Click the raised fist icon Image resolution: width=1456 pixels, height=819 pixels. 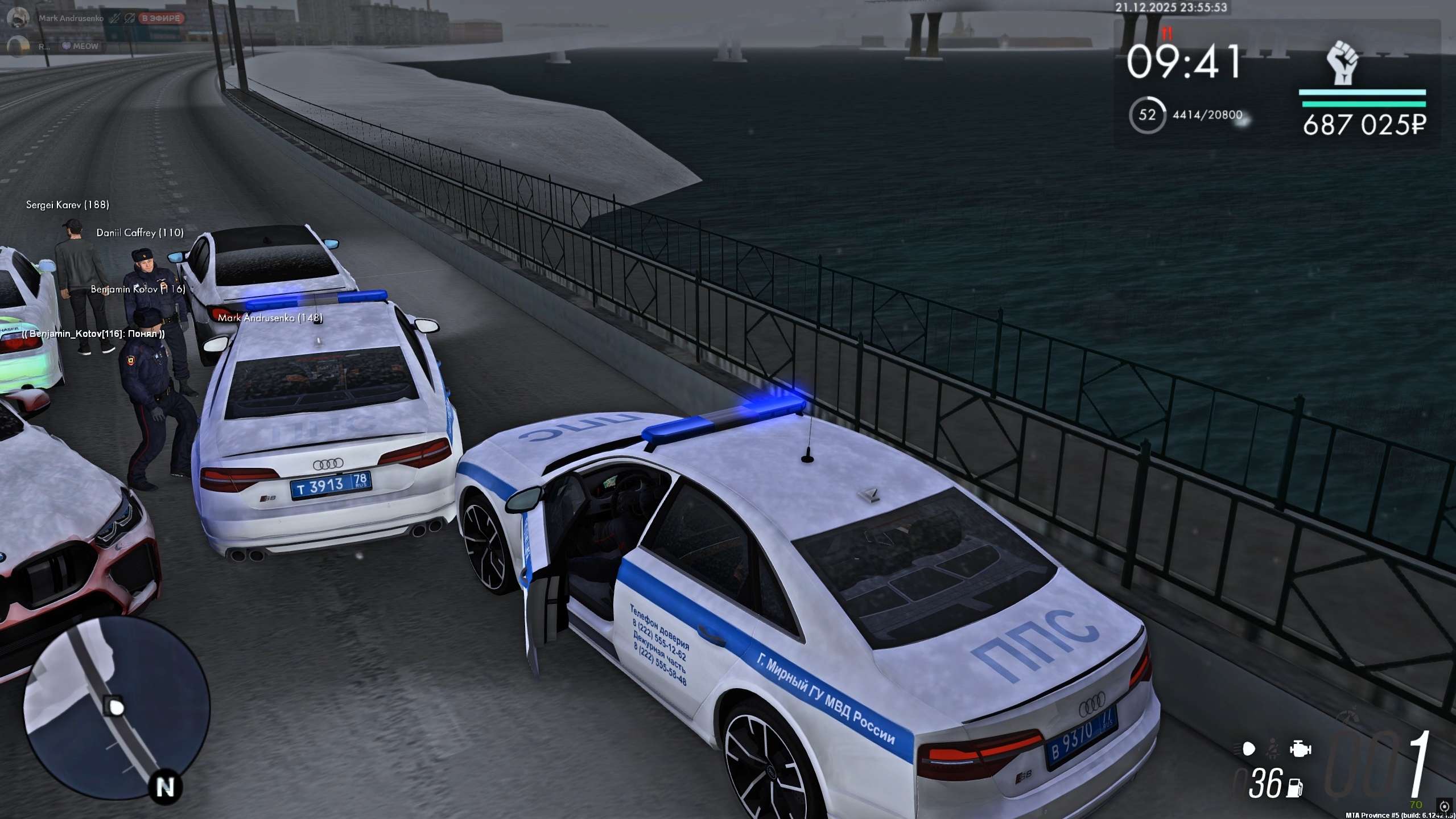pos(1343,63)
